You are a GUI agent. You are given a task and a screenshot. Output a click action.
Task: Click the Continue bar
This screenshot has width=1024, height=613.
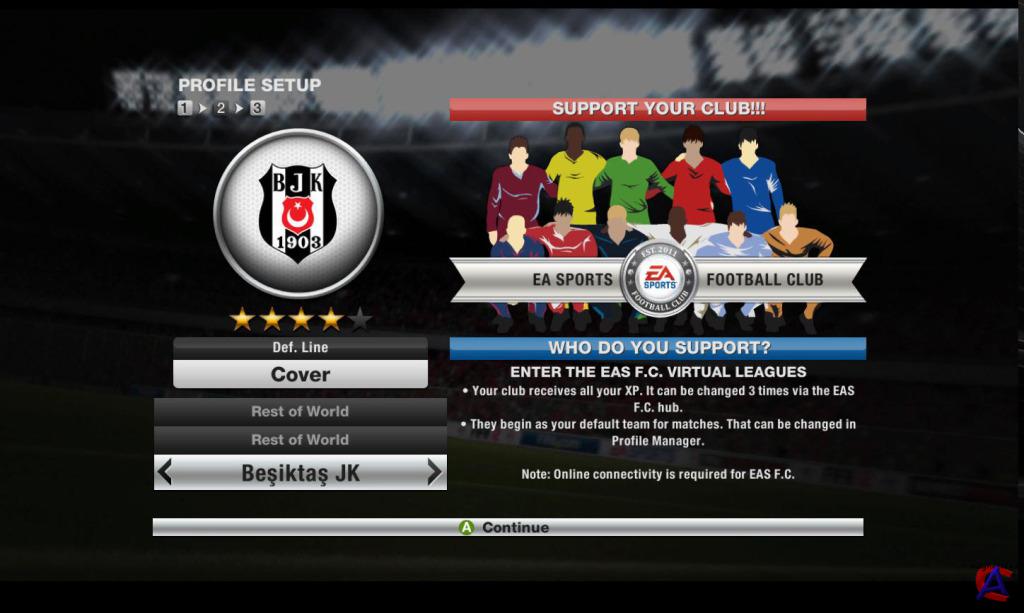pyautogui.click(x=507, y=527)
